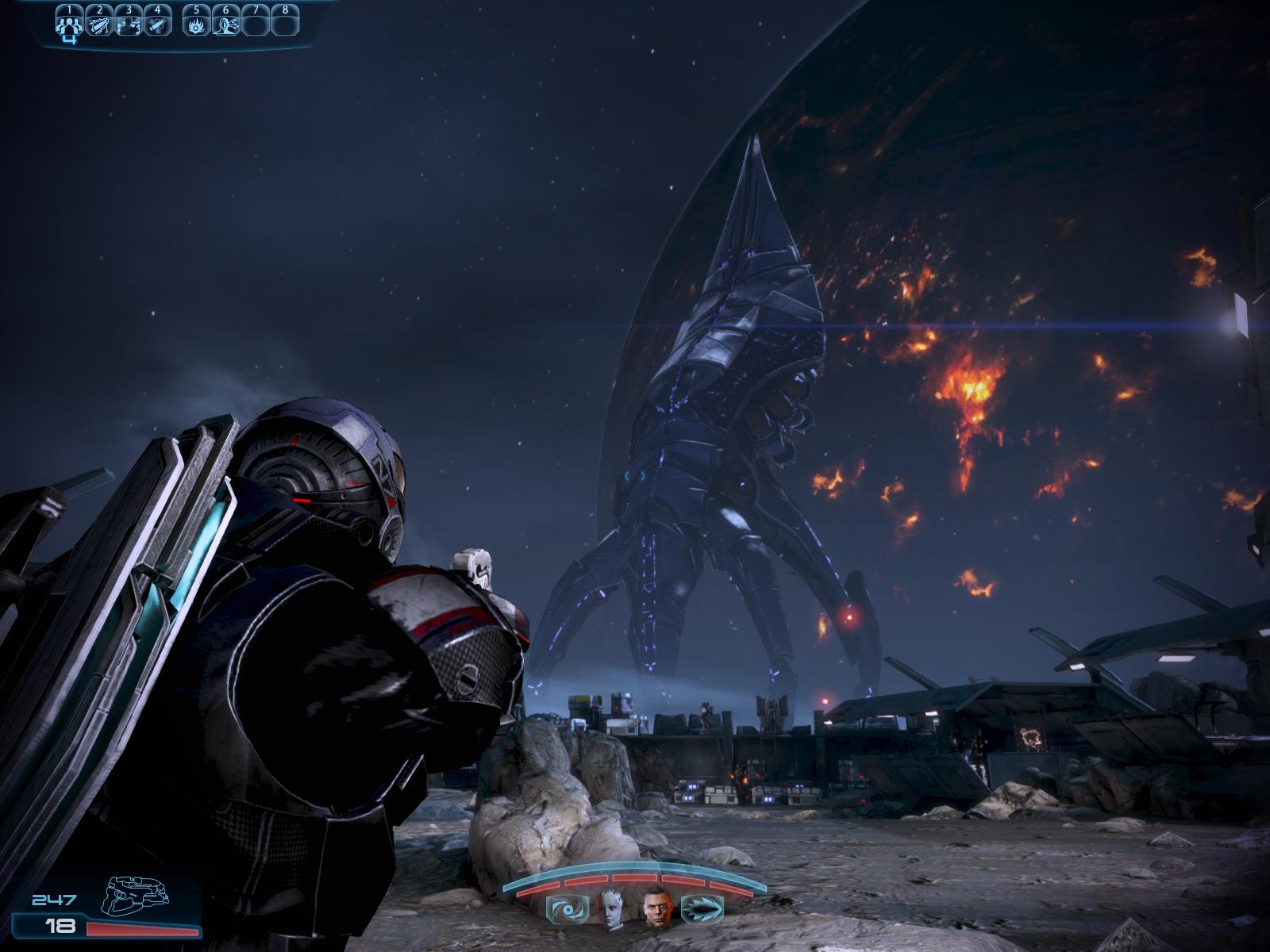Use the head-and-crystal power in slot 6
Screen dimensions: 1270x952
[x=225, y=25]
